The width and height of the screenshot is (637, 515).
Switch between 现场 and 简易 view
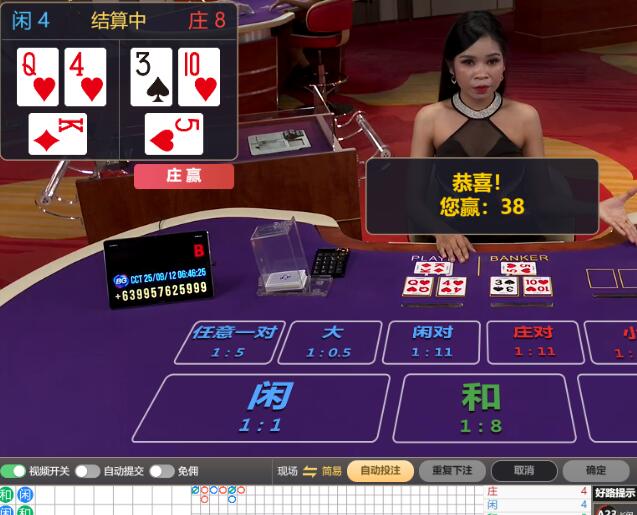(310, 471)
